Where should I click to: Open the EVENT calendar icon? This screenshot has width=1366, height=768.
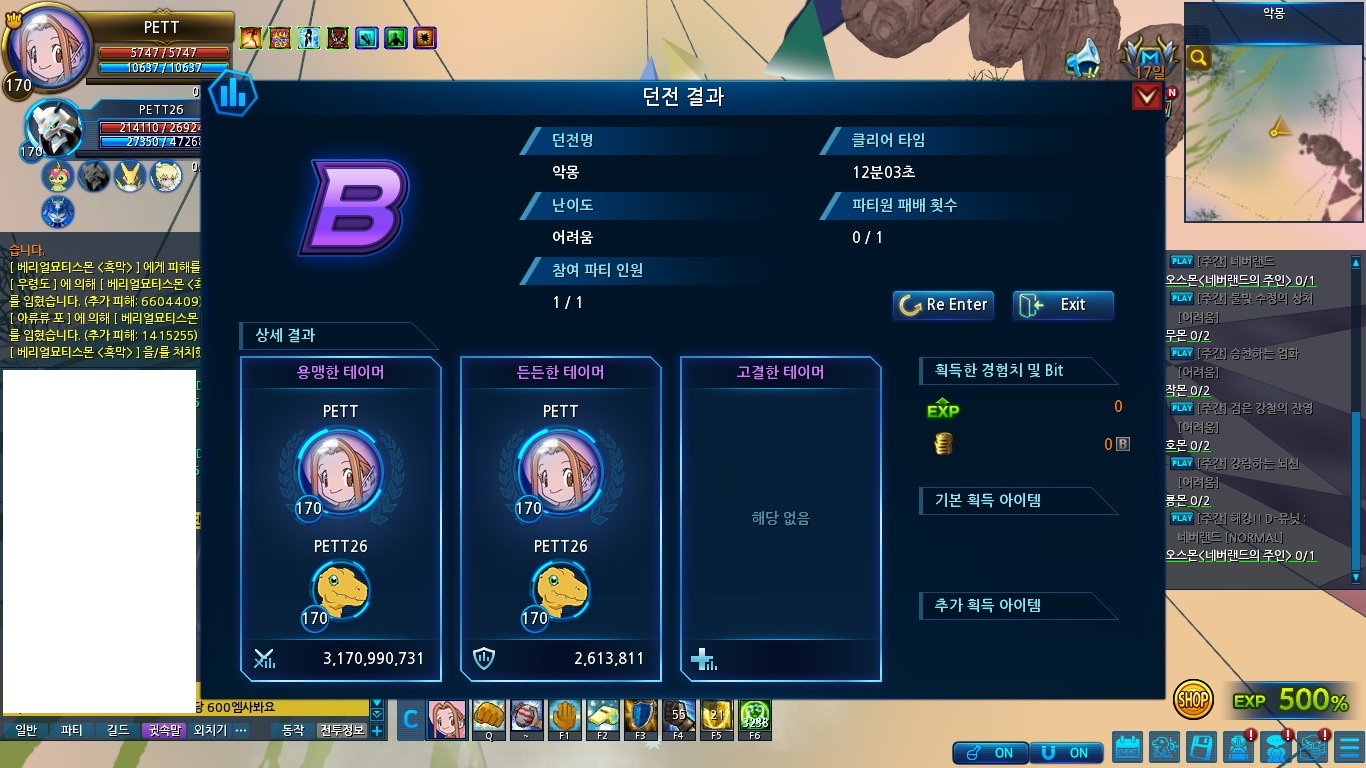pos(1128,746)
